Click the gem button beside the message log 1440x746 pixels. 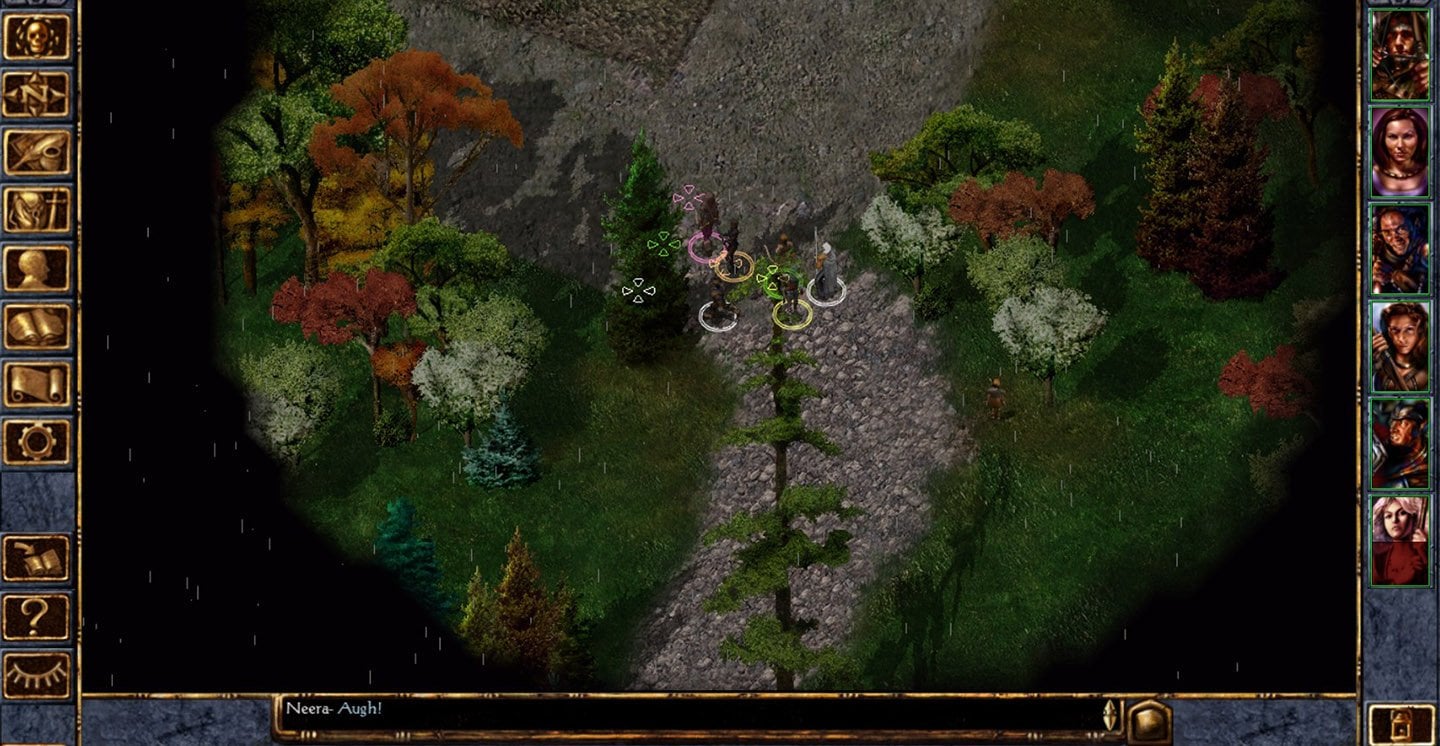[x=1149, y=721]
